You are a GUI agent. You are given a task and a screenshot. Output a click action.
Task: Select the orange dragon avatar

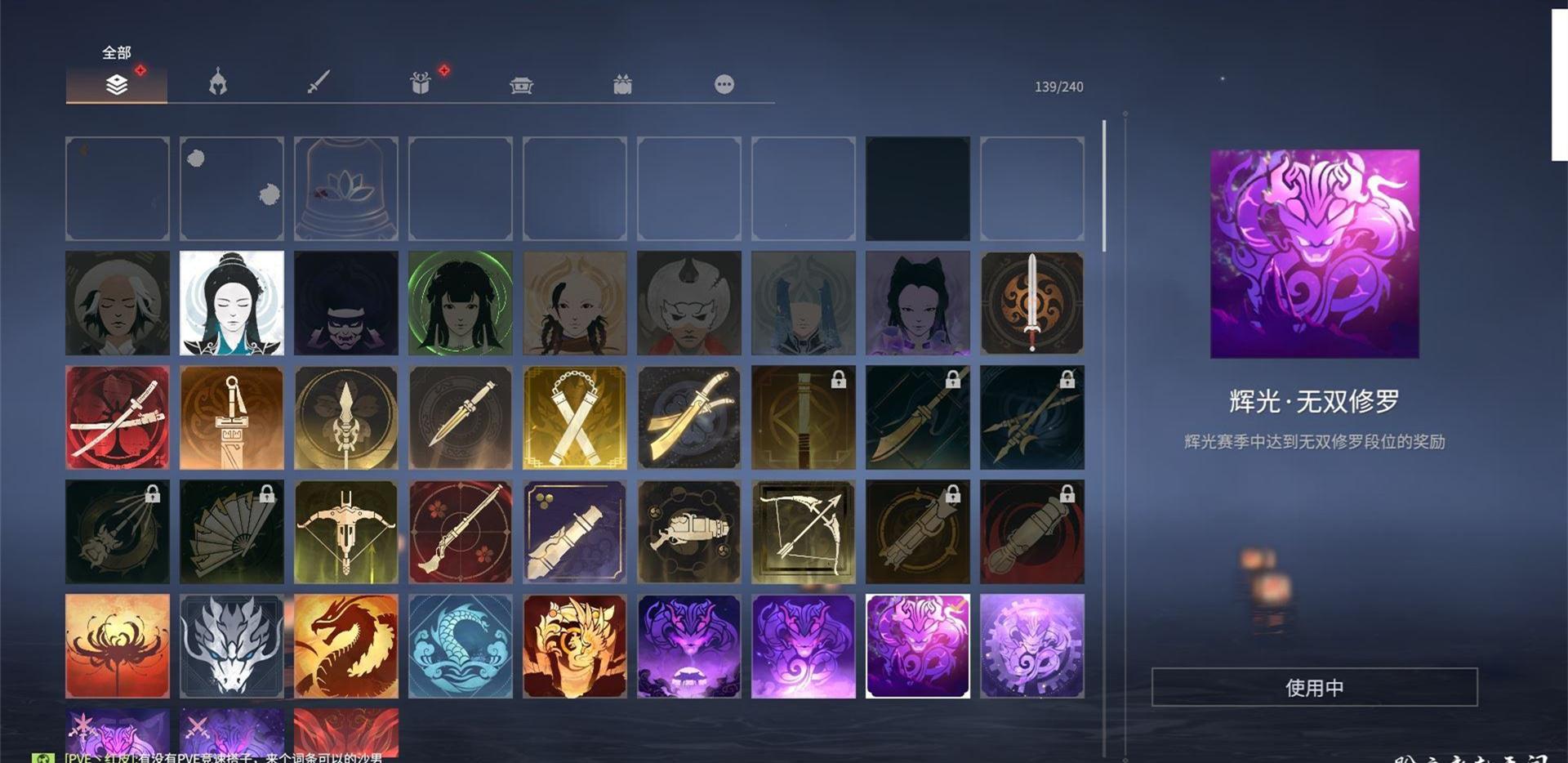[346, 646]
